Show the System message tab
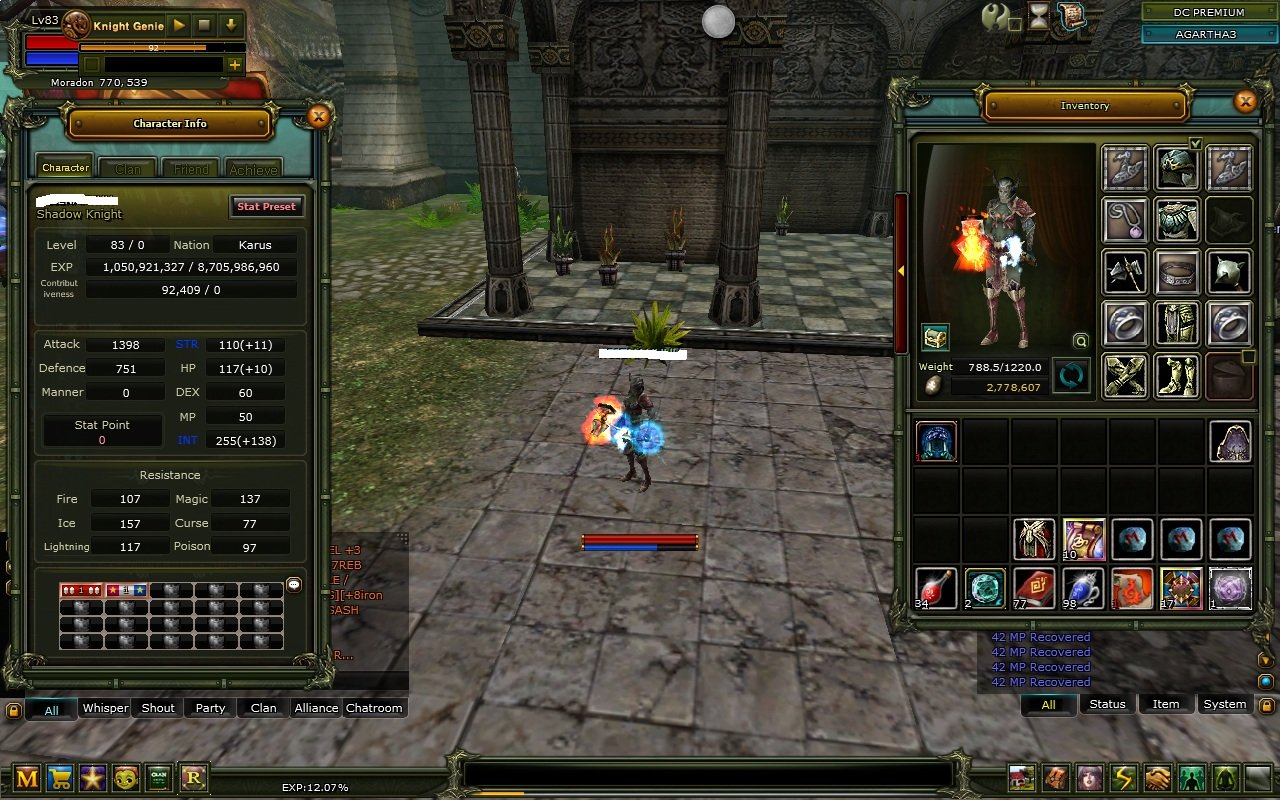This screenshot has width=1280, height=800. coord(1224,704)
